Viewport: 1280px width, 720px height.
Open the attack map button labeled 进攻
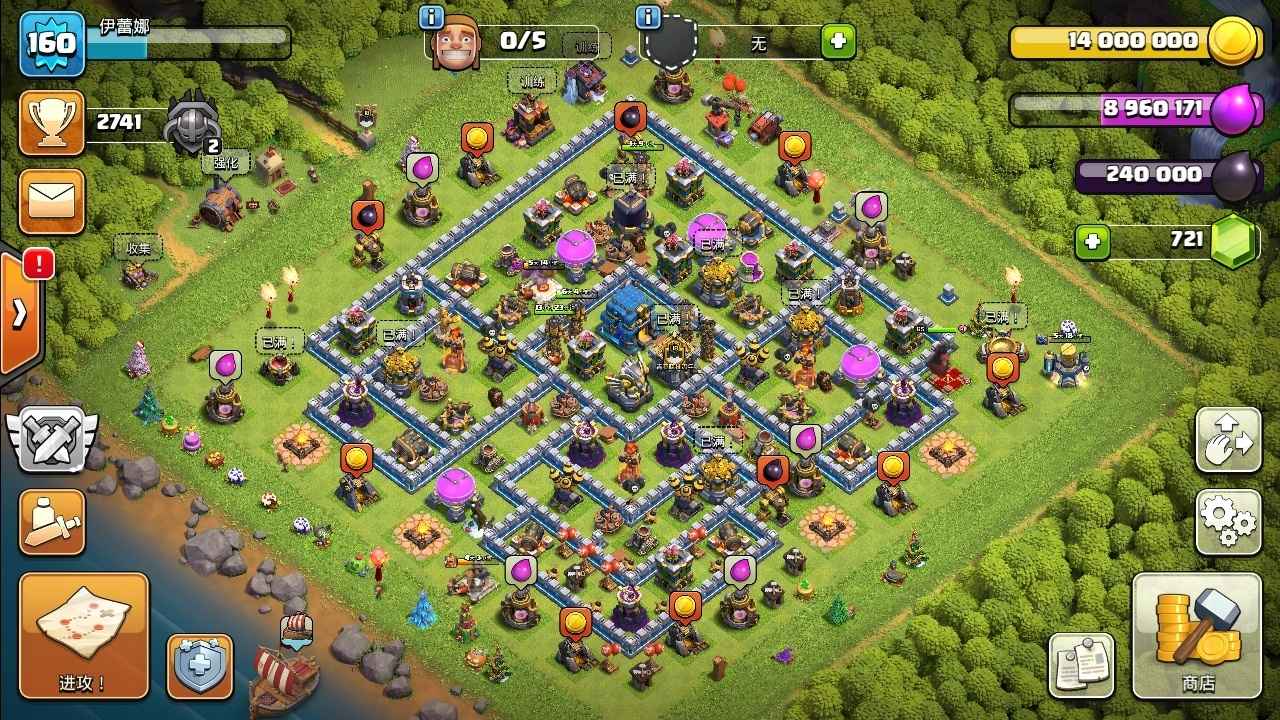pyautogui.click(x=83, y=635)
